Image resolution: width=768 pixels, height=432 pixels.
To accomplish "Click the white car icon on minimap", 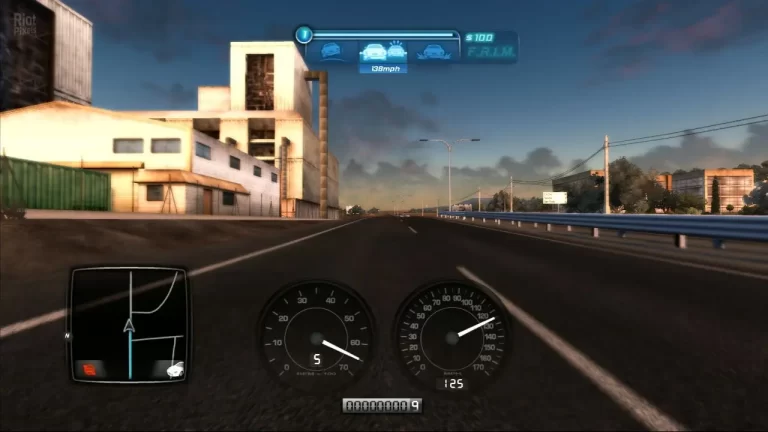I will 170,369.
